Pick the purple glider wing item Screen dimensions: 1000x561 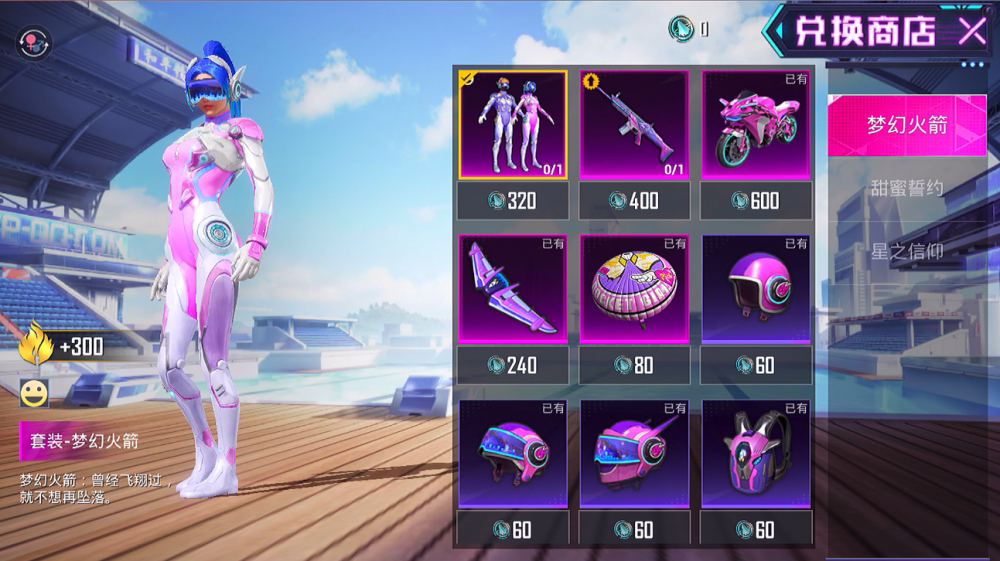513,289
